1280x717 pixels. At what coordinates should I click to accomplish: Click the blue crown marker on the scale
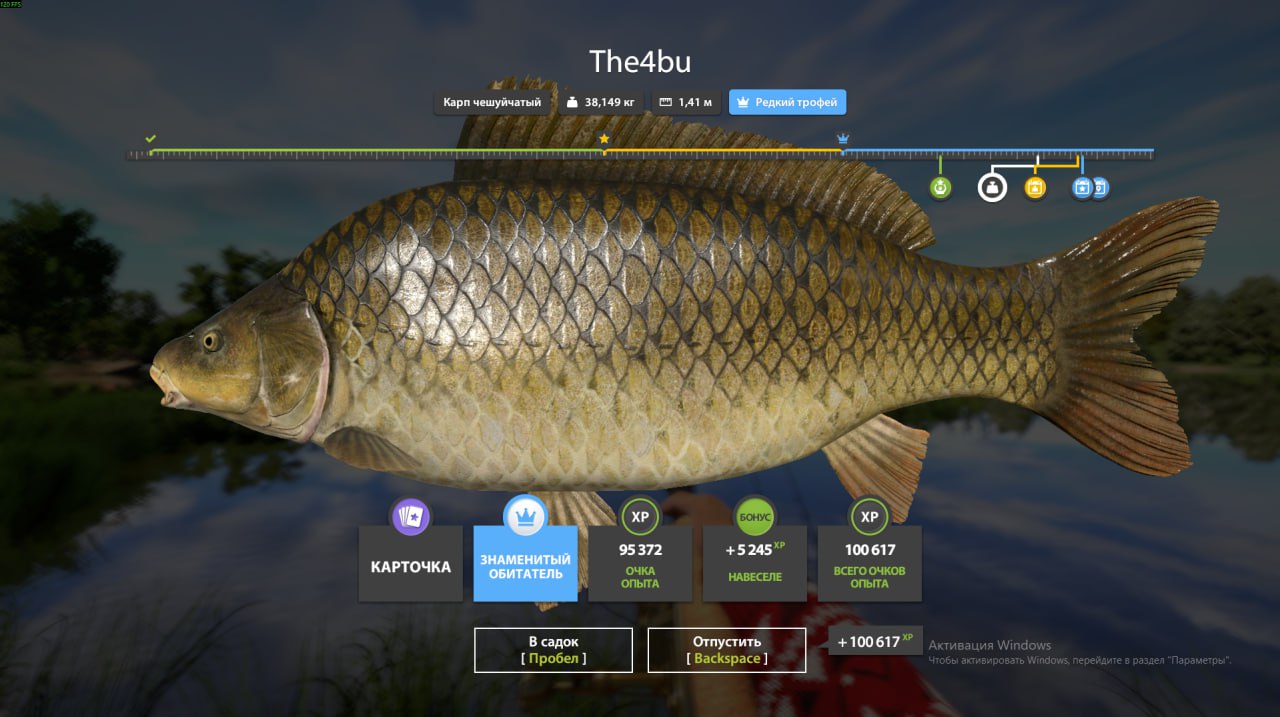843,139
